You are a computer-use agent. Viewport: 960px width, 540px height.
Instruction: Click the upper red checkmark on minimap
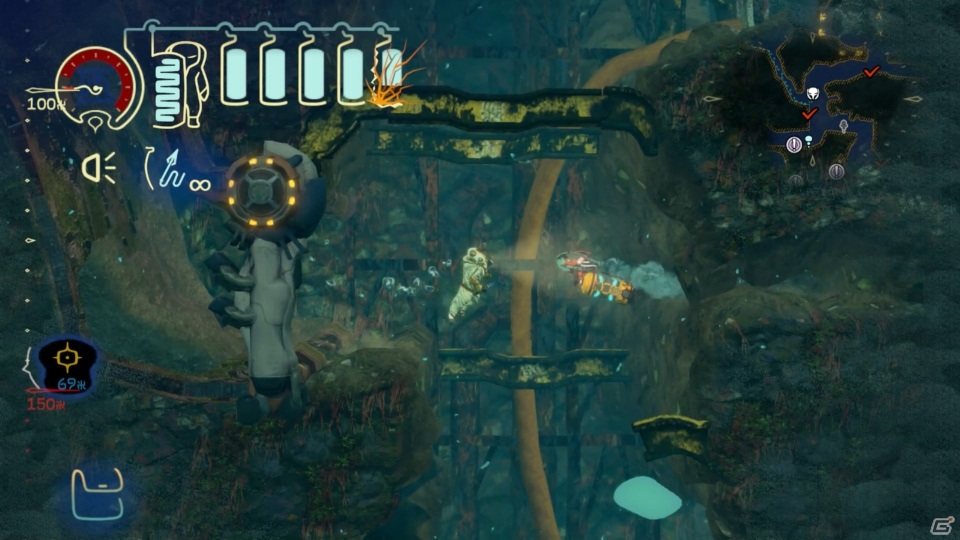[872, 71]
